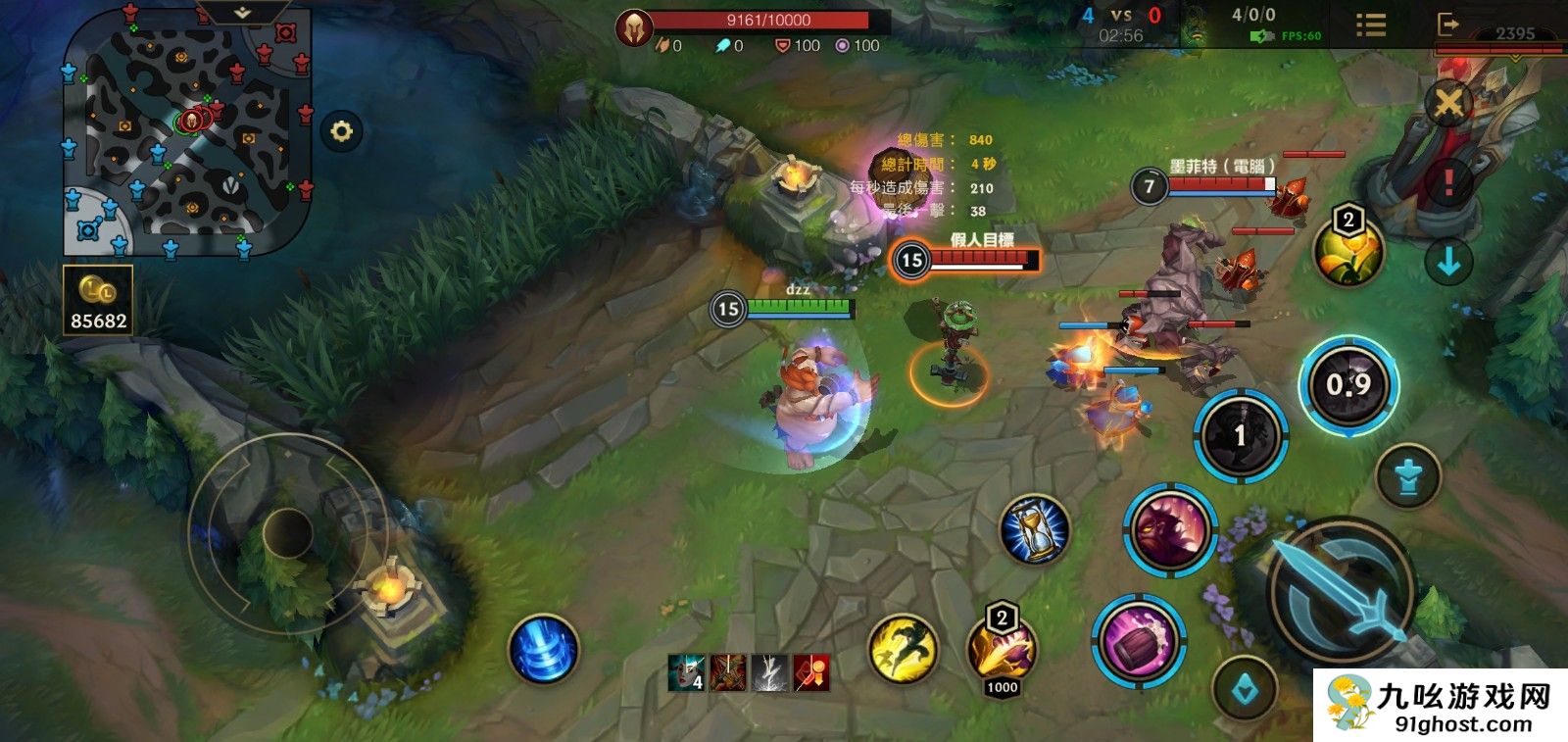
Task: Use the summoner spell showing 1000
Action: [x=1002, y=650]
